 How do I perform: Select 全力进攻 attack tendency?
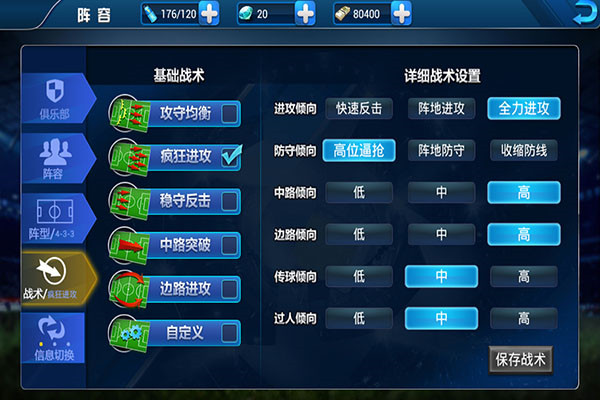tap(523, 108)
